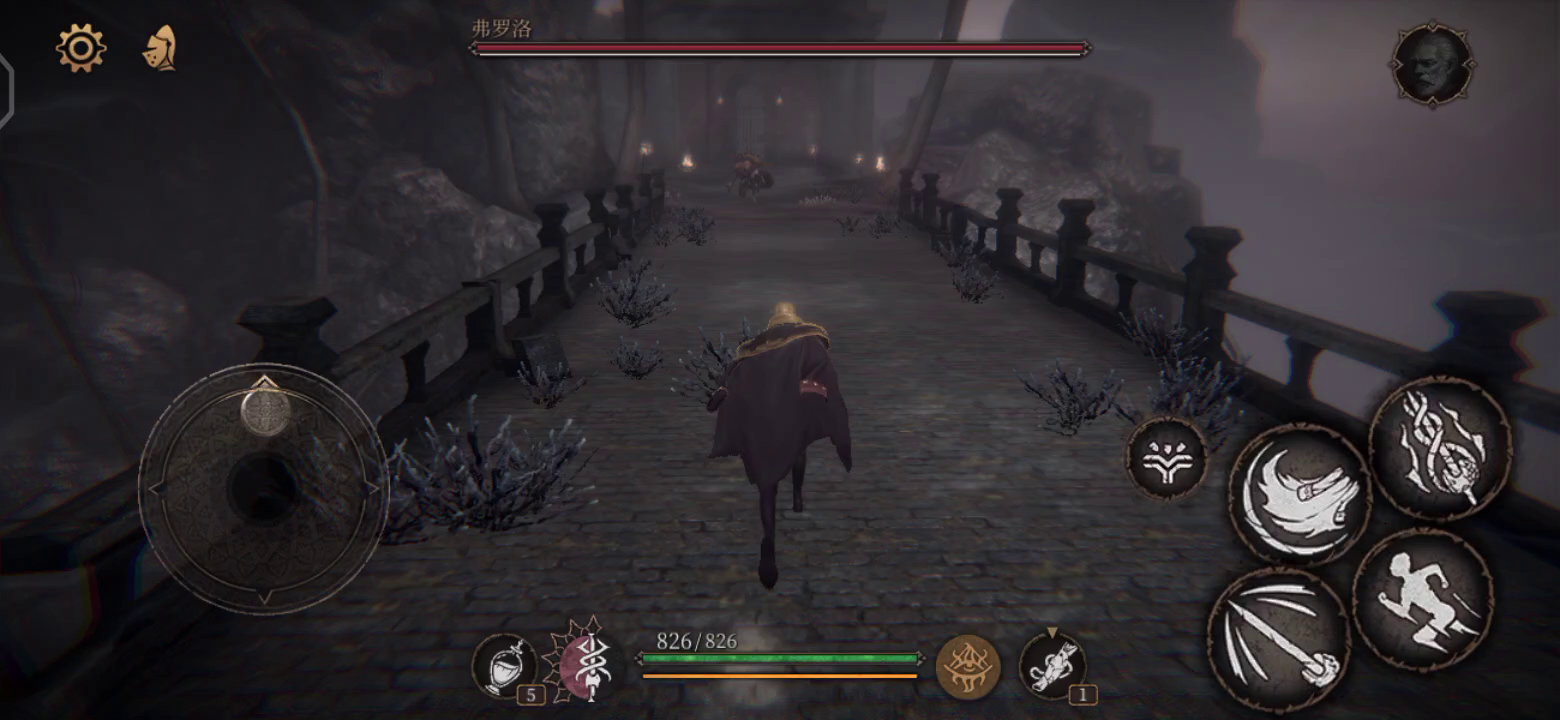Tap the running figure dodge button
This screenshot has height=720, width=1560.
(x=1423, y=598)
